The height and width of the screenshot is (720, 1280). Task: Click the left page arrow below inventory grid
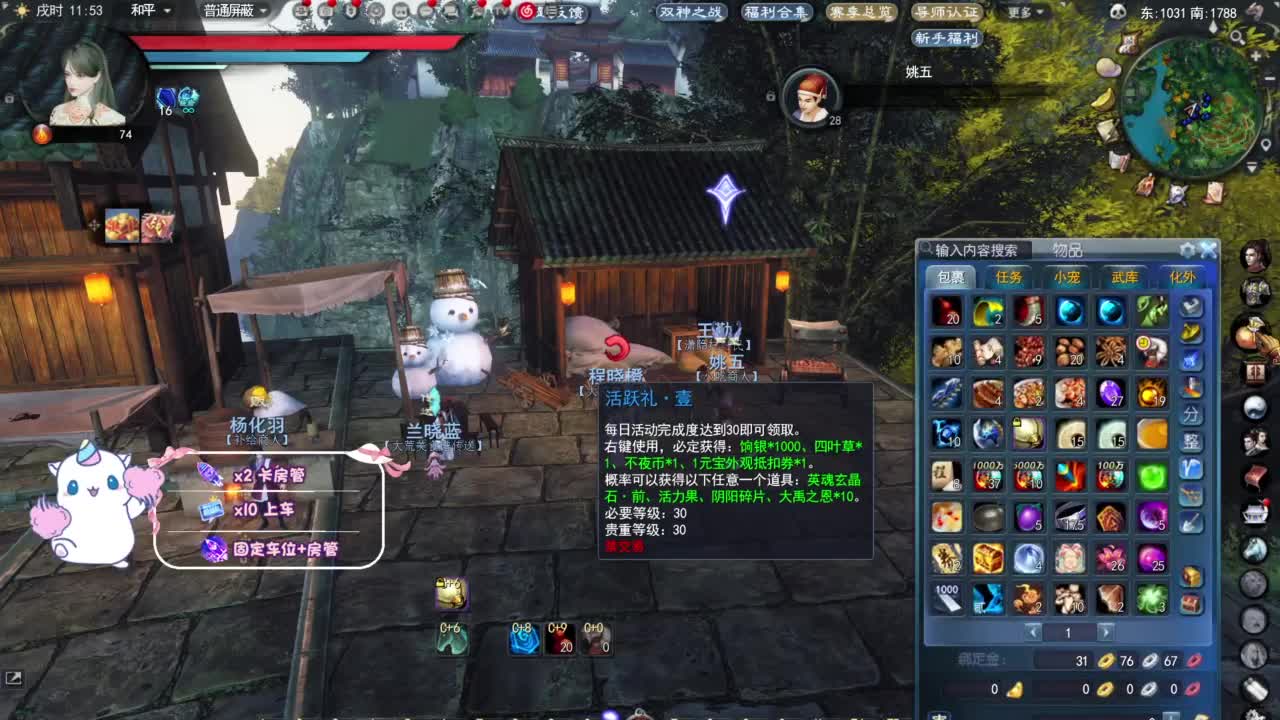click(1033, 632)
